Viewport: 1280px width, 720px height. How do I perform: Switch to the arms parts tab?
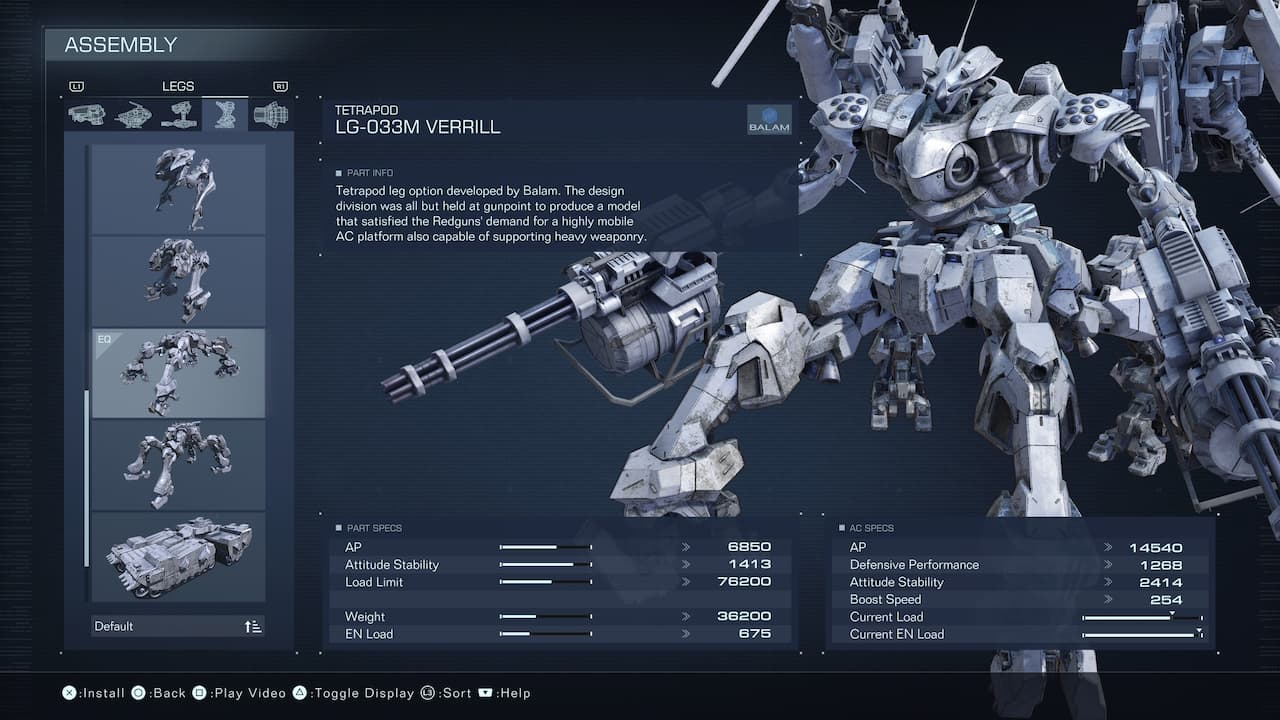(179, 115)
